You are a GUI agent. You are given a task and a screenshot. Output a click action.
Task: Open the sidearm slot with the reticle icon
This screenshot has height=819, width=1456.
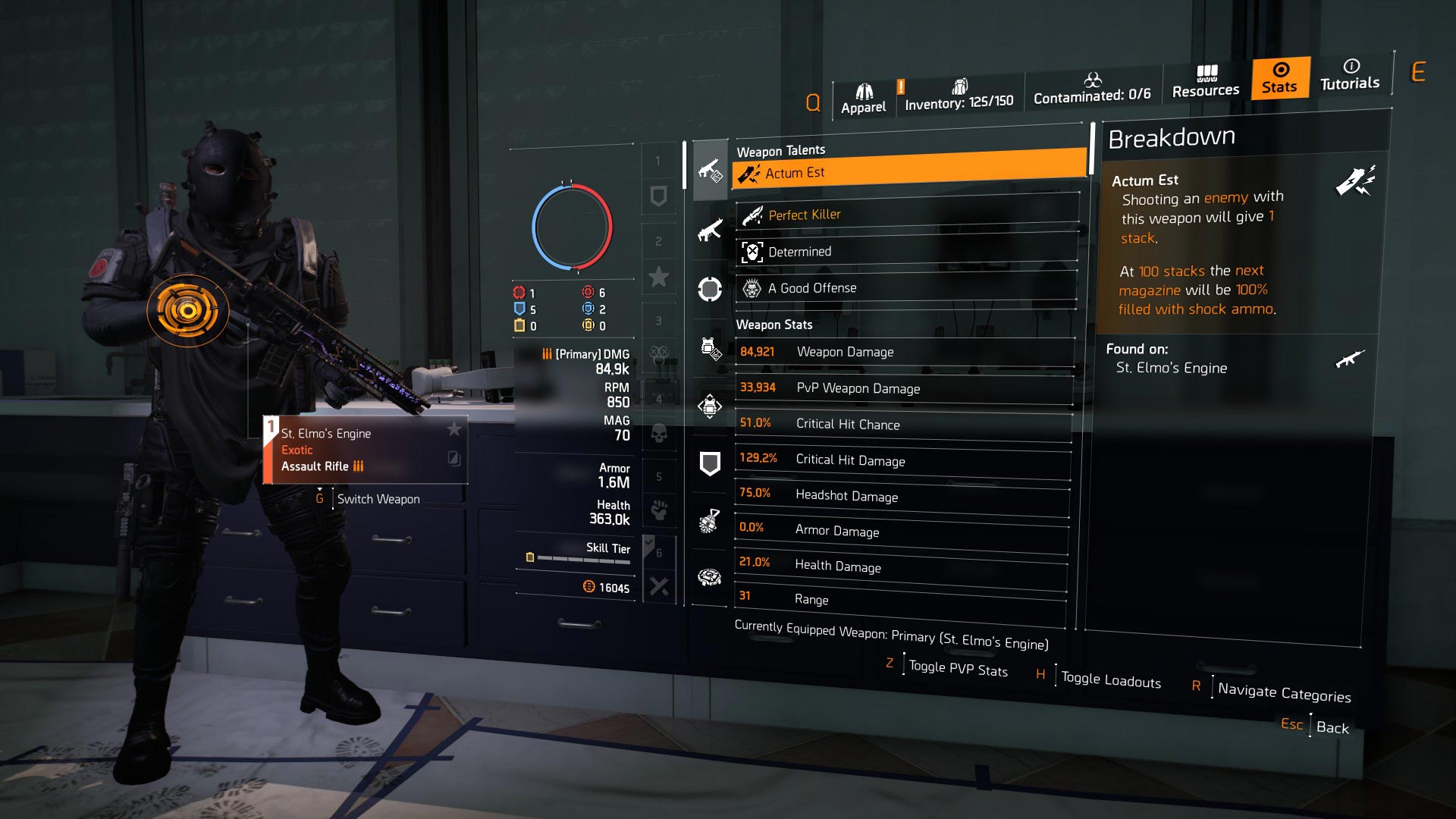pos(711,288)
